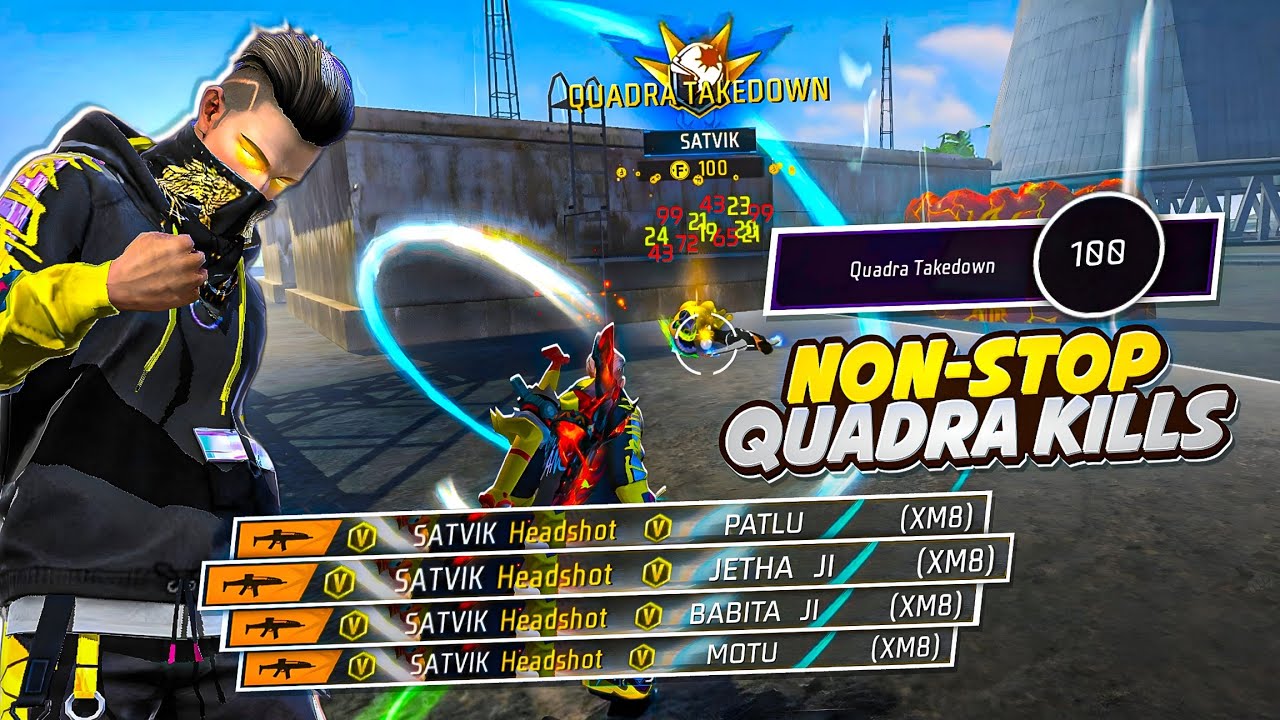The height and width of the screenshot is (720, 1280).
Task: Click the MOTU kill feed entry
Action: 596,659
